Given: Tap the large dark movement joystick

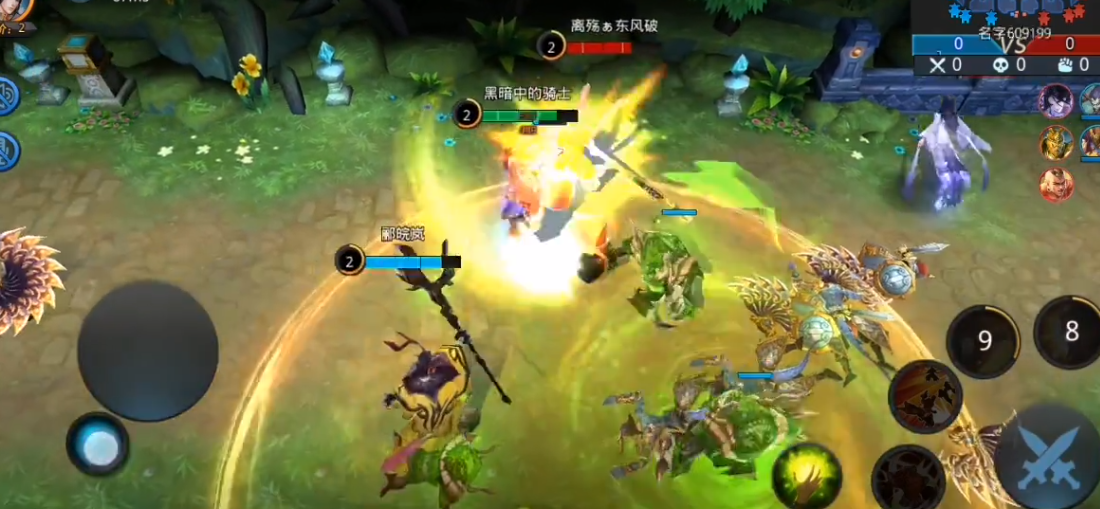Looking at the screenshot, I should (148, 350).
